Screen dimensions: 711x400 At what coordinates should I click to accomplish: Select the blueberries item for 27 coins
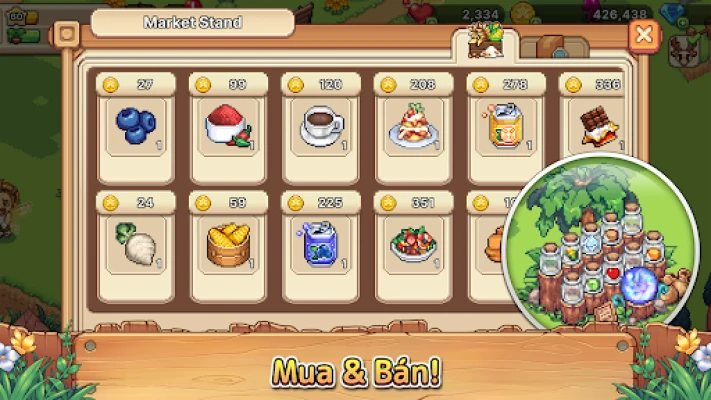137,124
